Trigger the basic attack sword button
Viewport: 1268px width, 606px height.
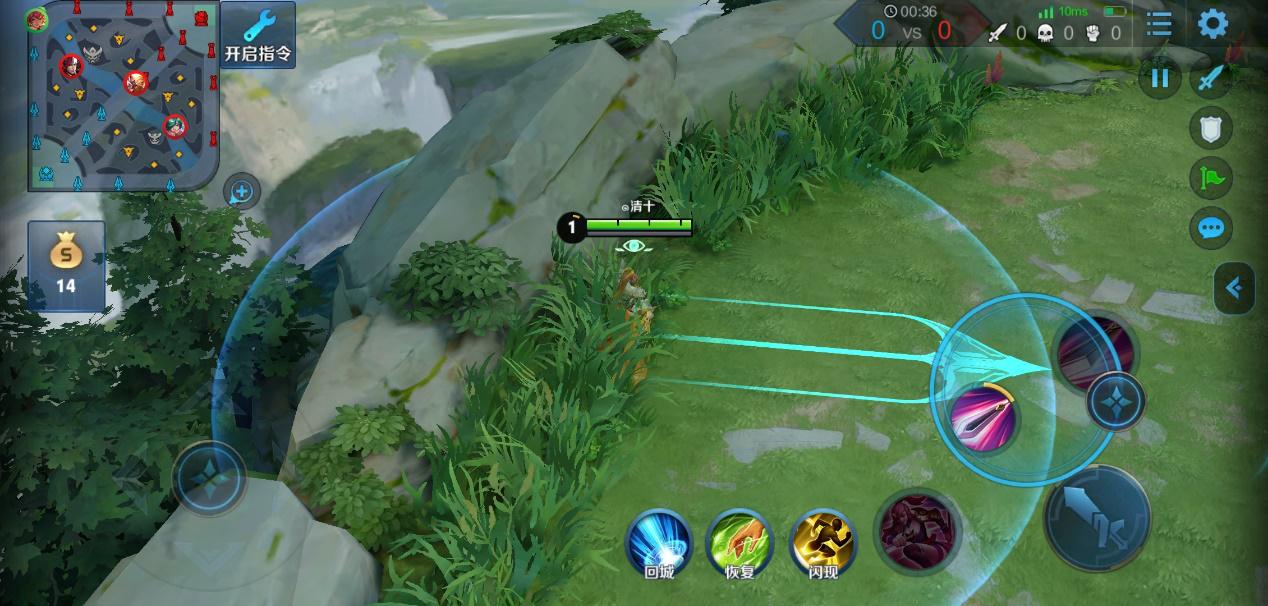[1096, 517]
